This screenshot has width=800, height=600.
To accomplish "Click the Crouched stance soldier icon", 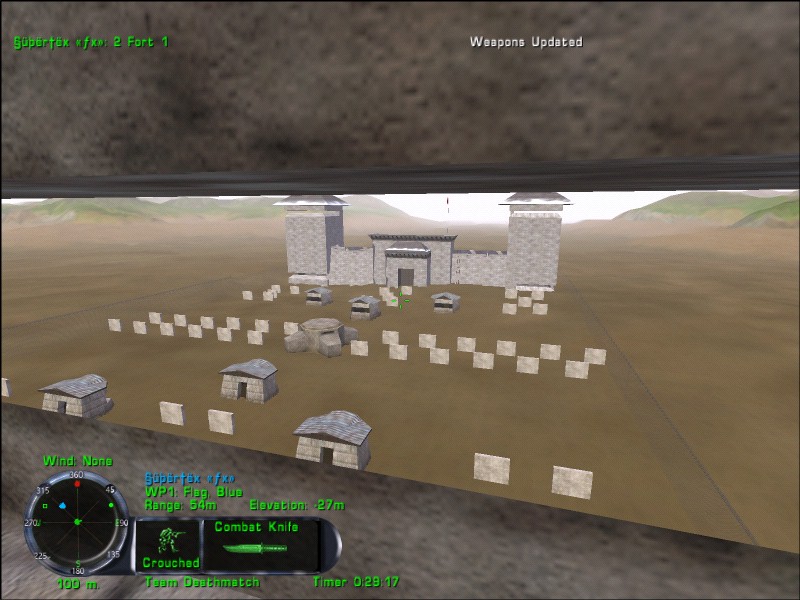I will 170,541.
